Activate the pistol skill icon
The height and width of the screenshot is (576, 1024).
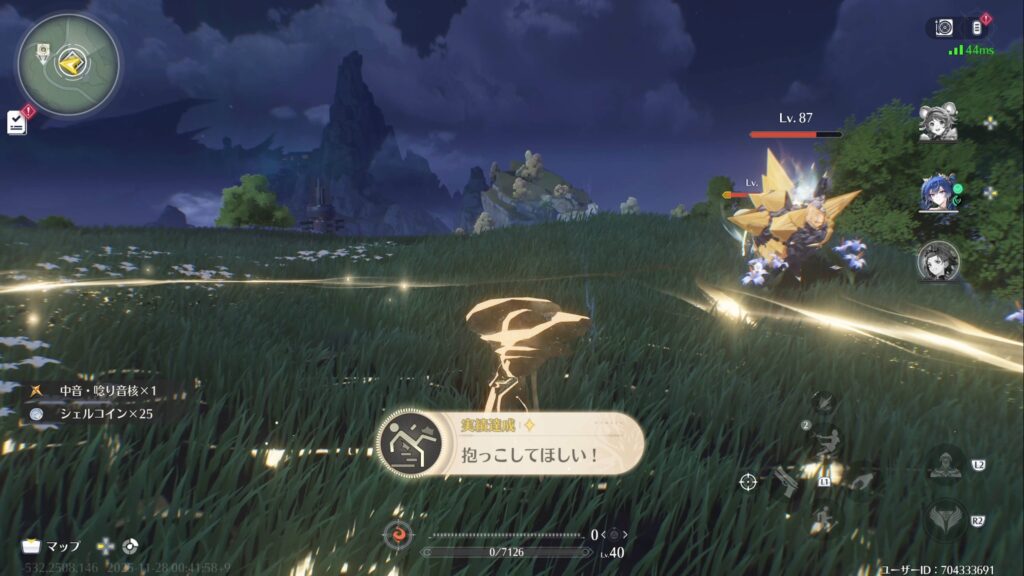pyautogui.click(x=784, y=482)
